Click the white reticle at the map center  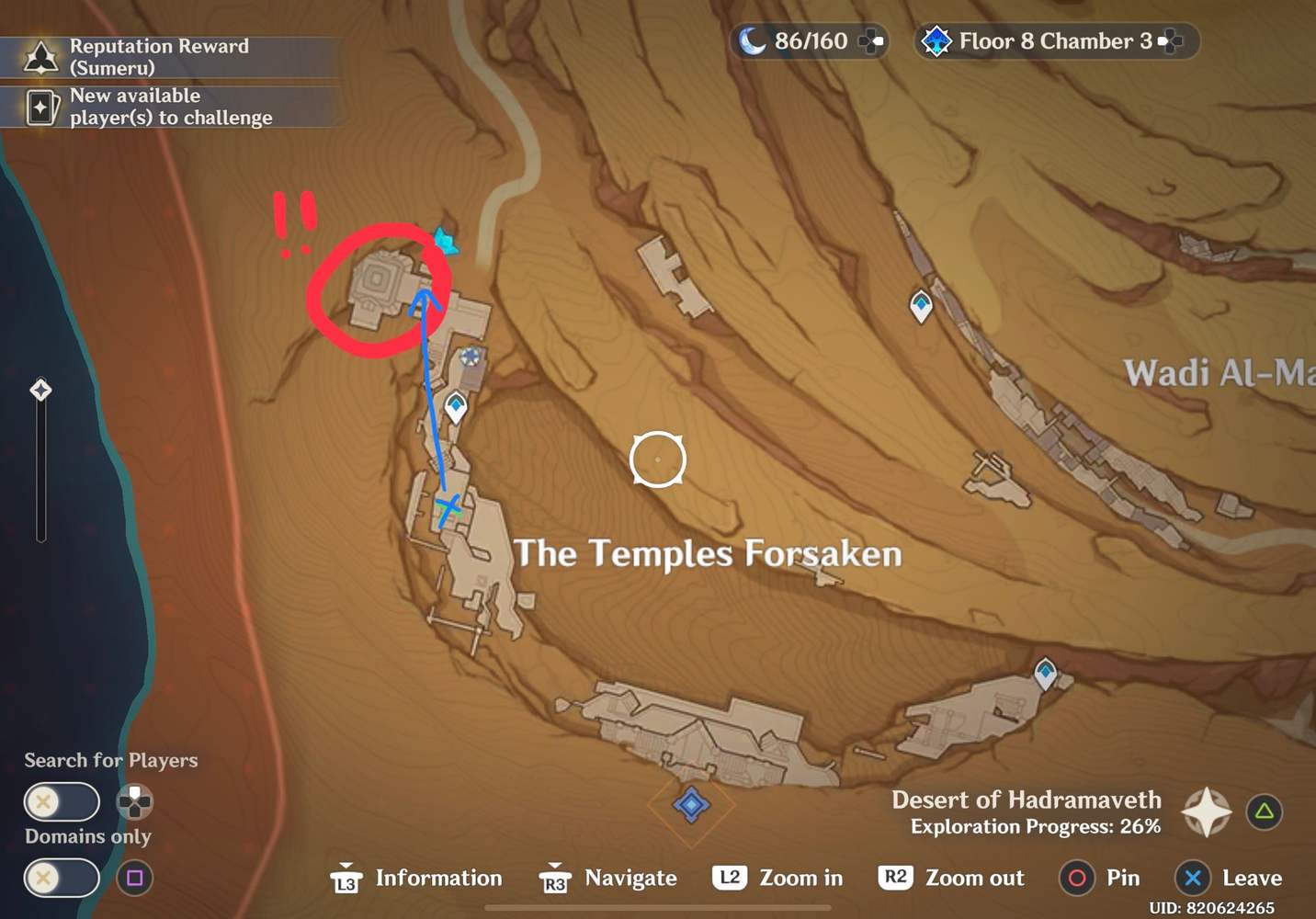click(x=658, y=459)
